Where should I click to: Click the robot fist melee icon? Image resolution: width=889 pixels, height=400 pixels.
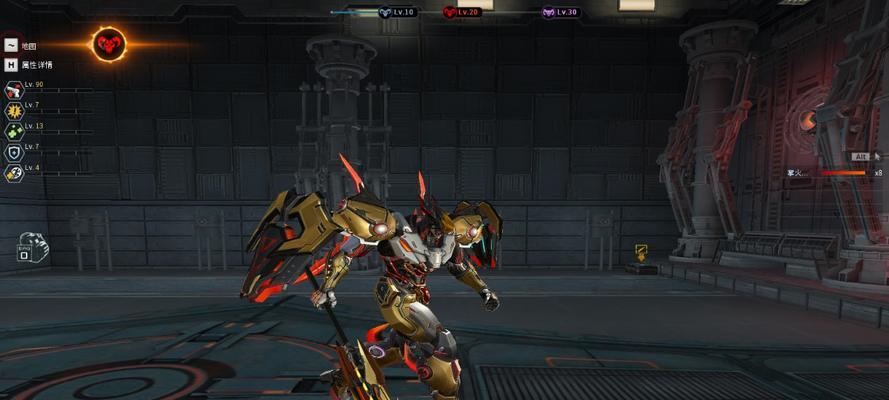31,244
